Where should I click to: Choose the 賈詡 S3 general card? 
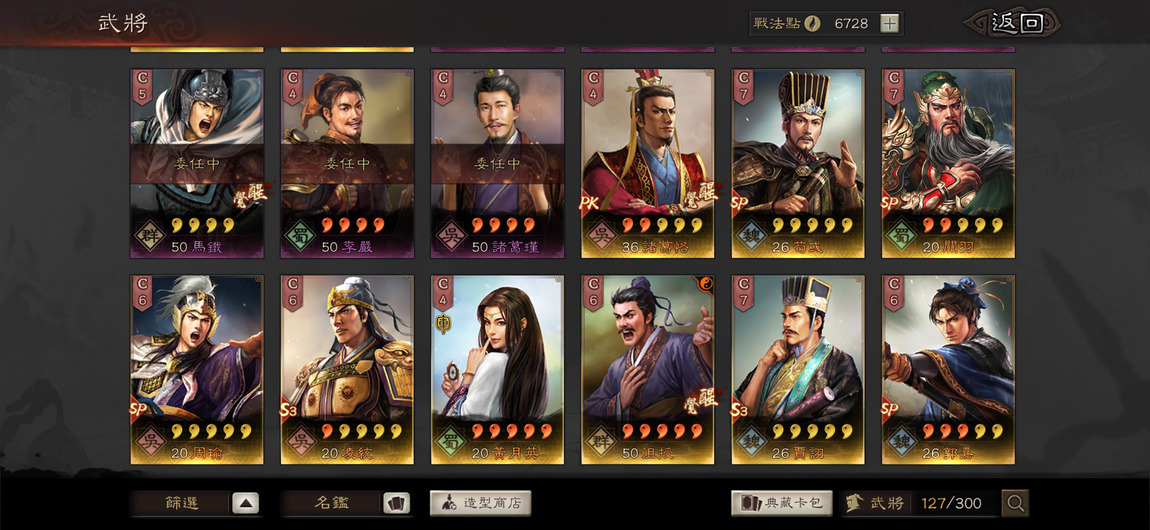tap(797, 369)
